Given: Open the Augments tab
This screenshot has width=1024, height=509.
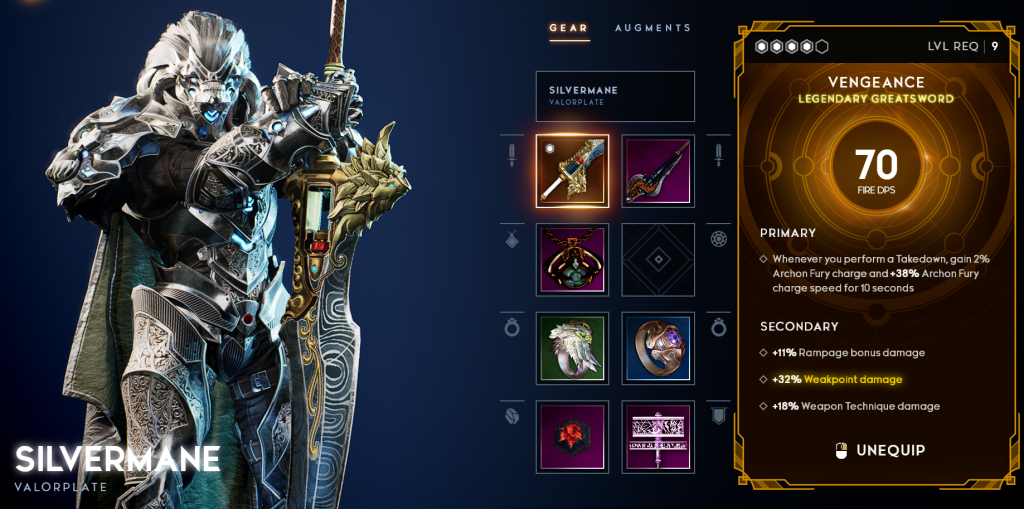Looking at the screenshot, I should click(x=652, y=28).
